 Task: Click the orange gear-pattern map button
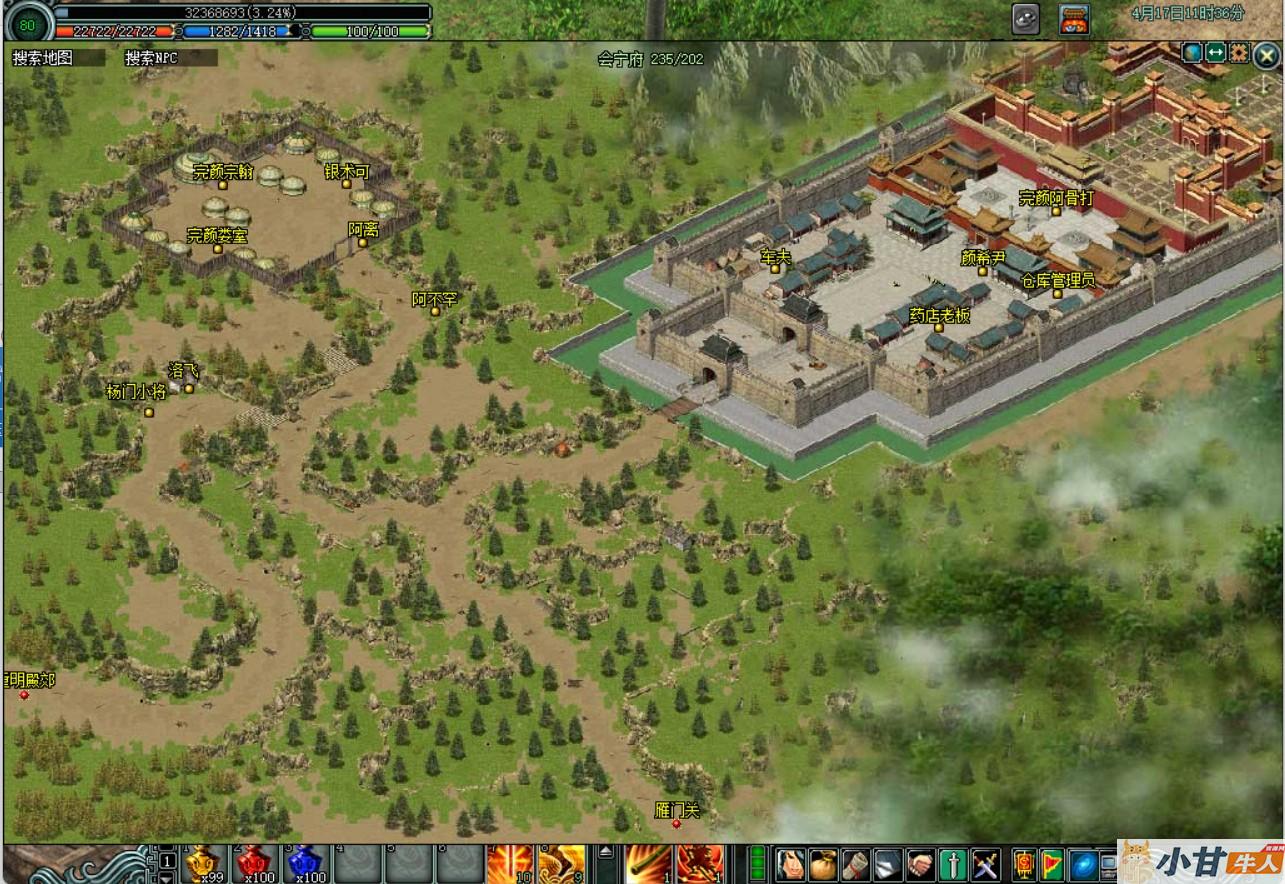[x=1239, y=53]
